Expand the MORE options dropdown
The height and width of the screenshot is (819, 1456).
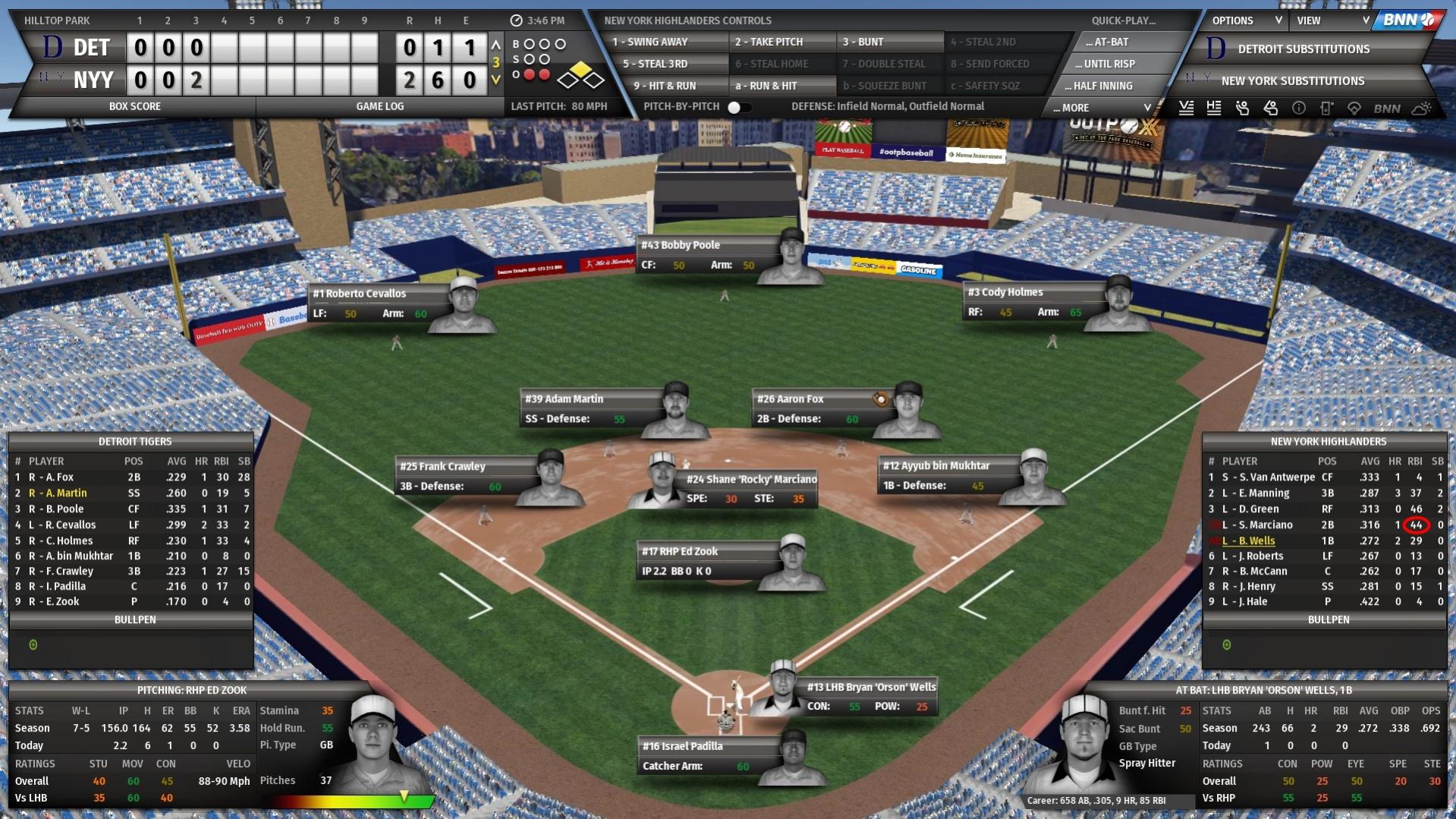pyautogui.click(x=1099, y=107)
